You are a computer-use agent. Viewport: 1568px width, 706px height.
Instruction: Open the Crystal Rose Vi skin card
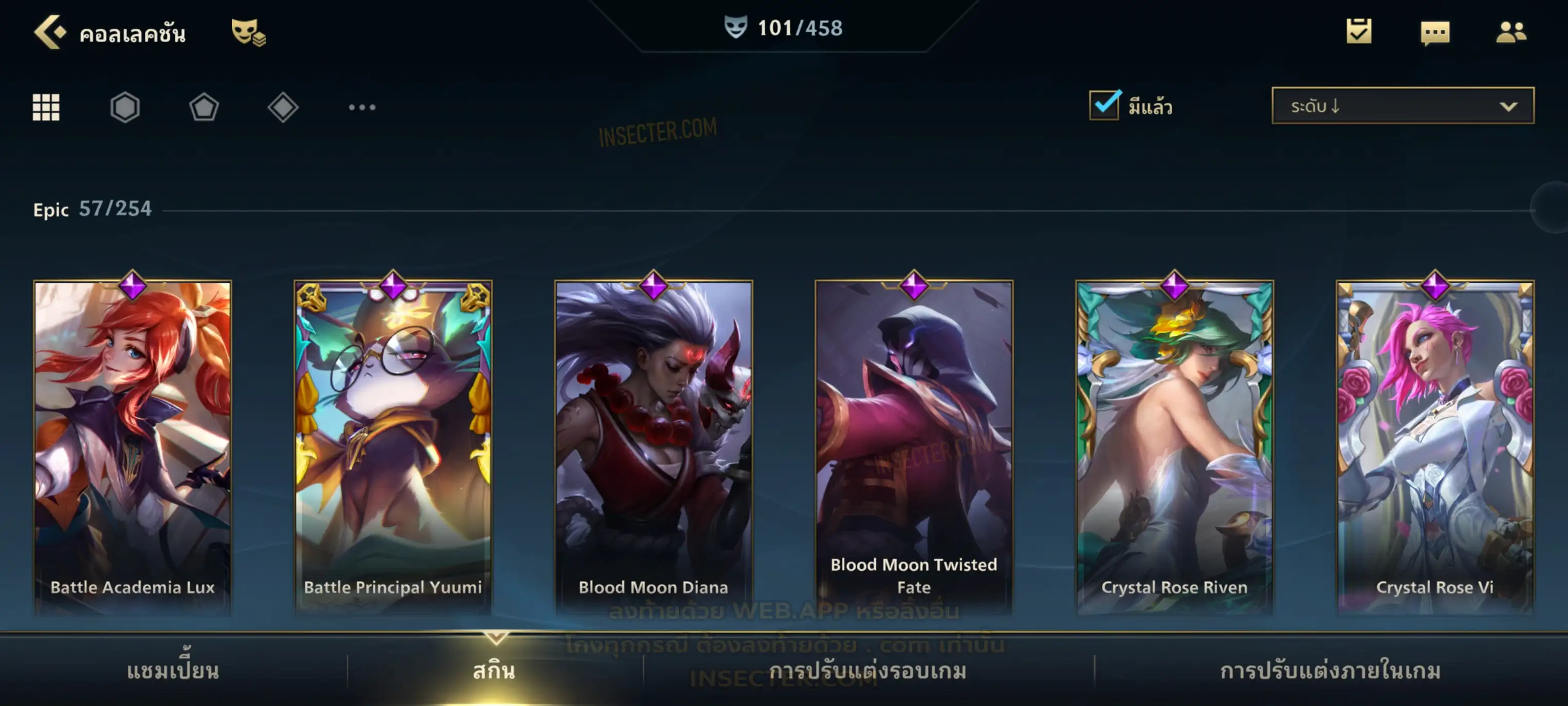1435,445
